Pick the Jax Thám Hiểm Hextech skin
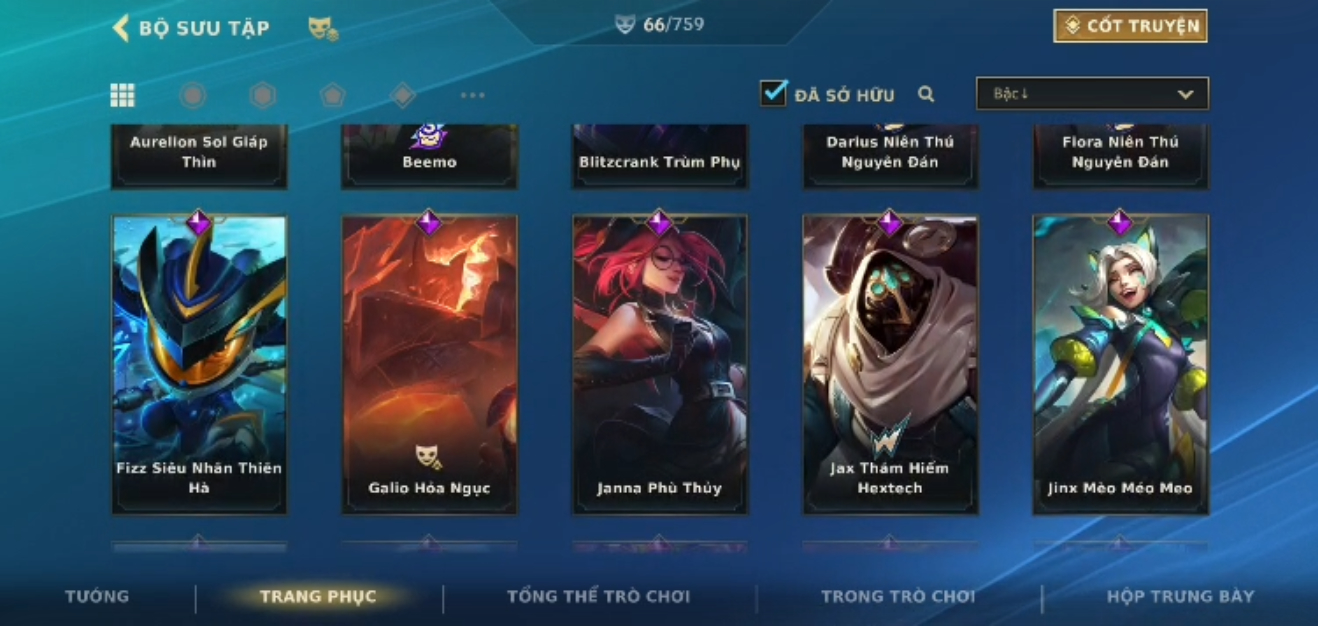Image resolution: width=1318 pixels, height=626 pixels. pyautogui.click(x=890, y=365)
